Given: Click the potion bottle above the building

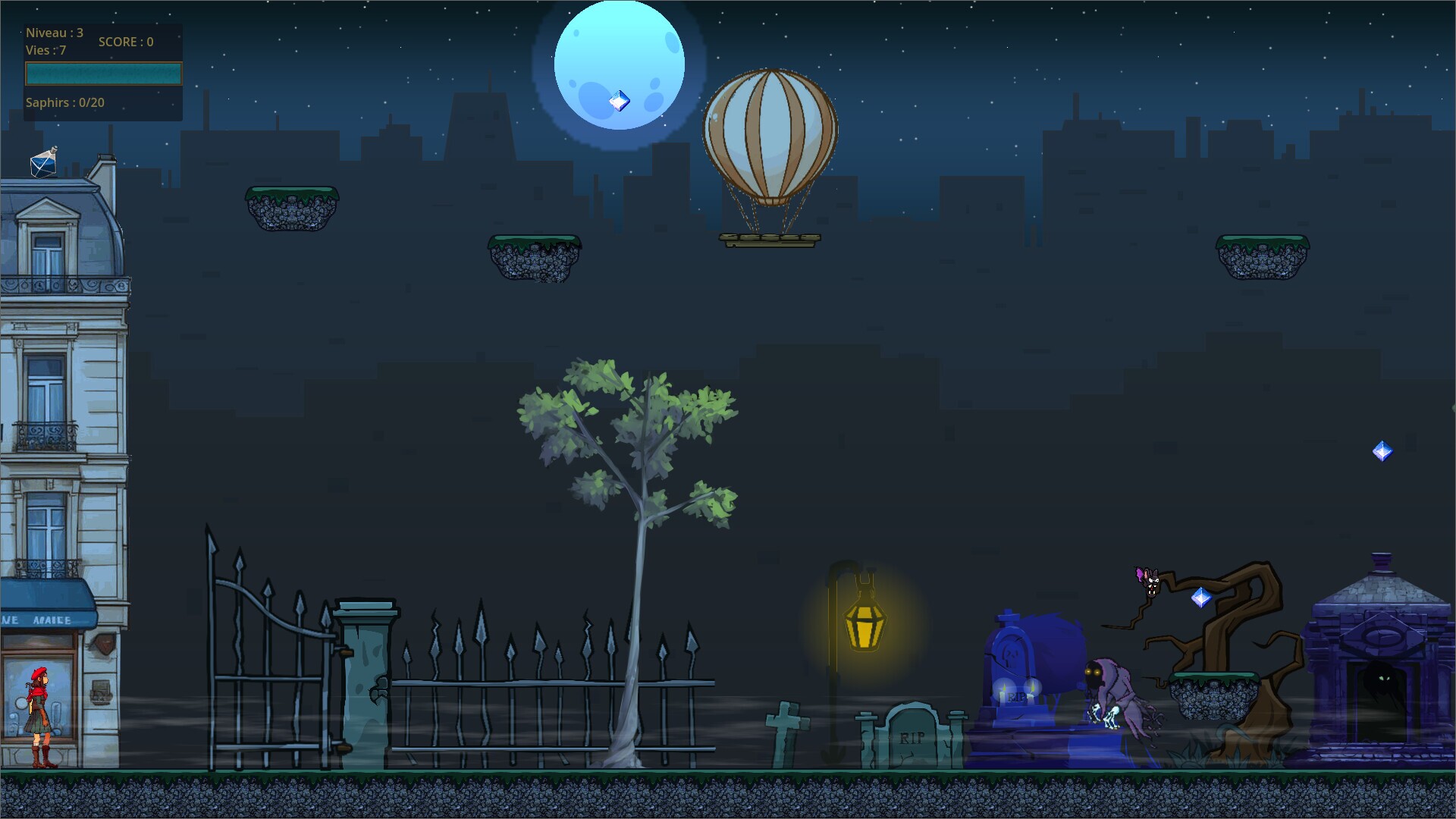Looking at the screenshot, I should 43,163.
